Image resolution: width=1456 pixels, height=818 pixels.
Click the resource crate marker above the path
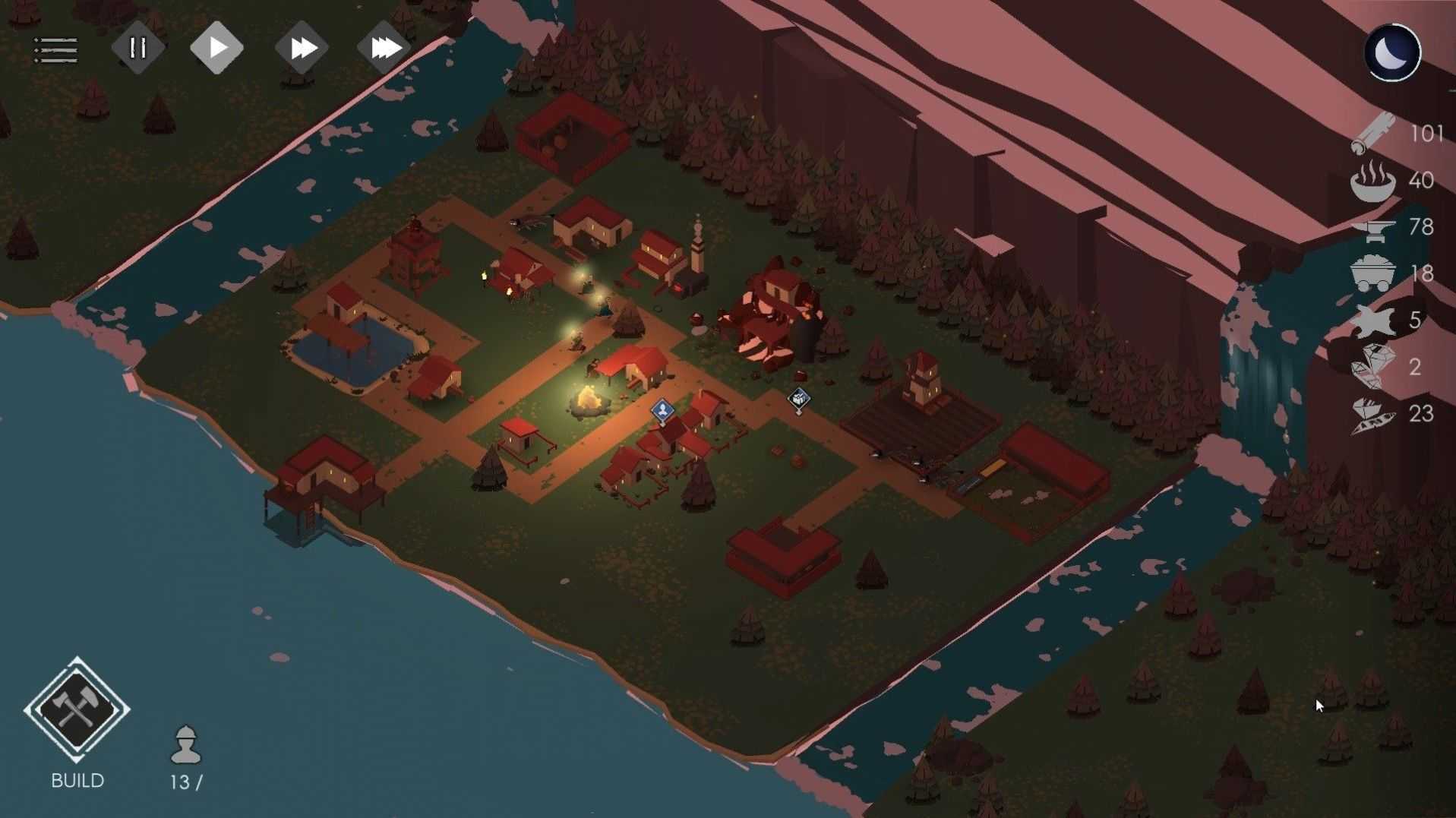(x=798, y=399)
